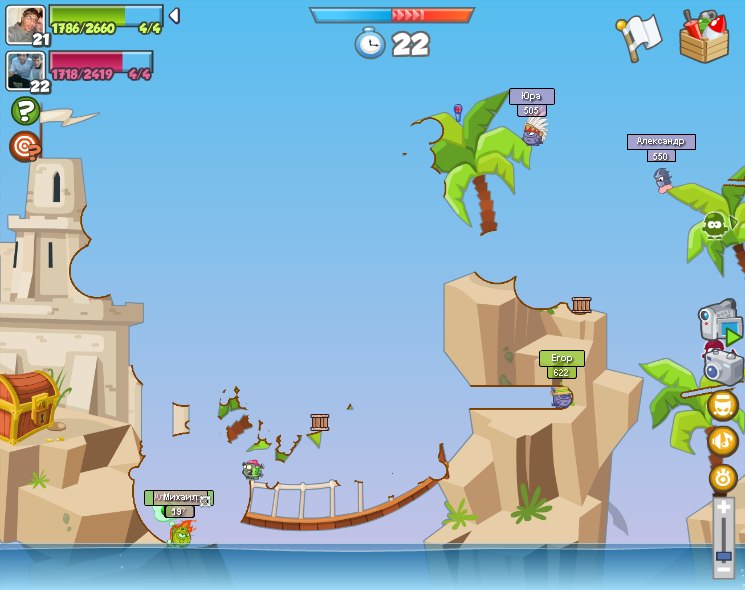This screenshot has height=590, width=745.
Task: Toggle the sound and music button
Action: pos(722,441)
